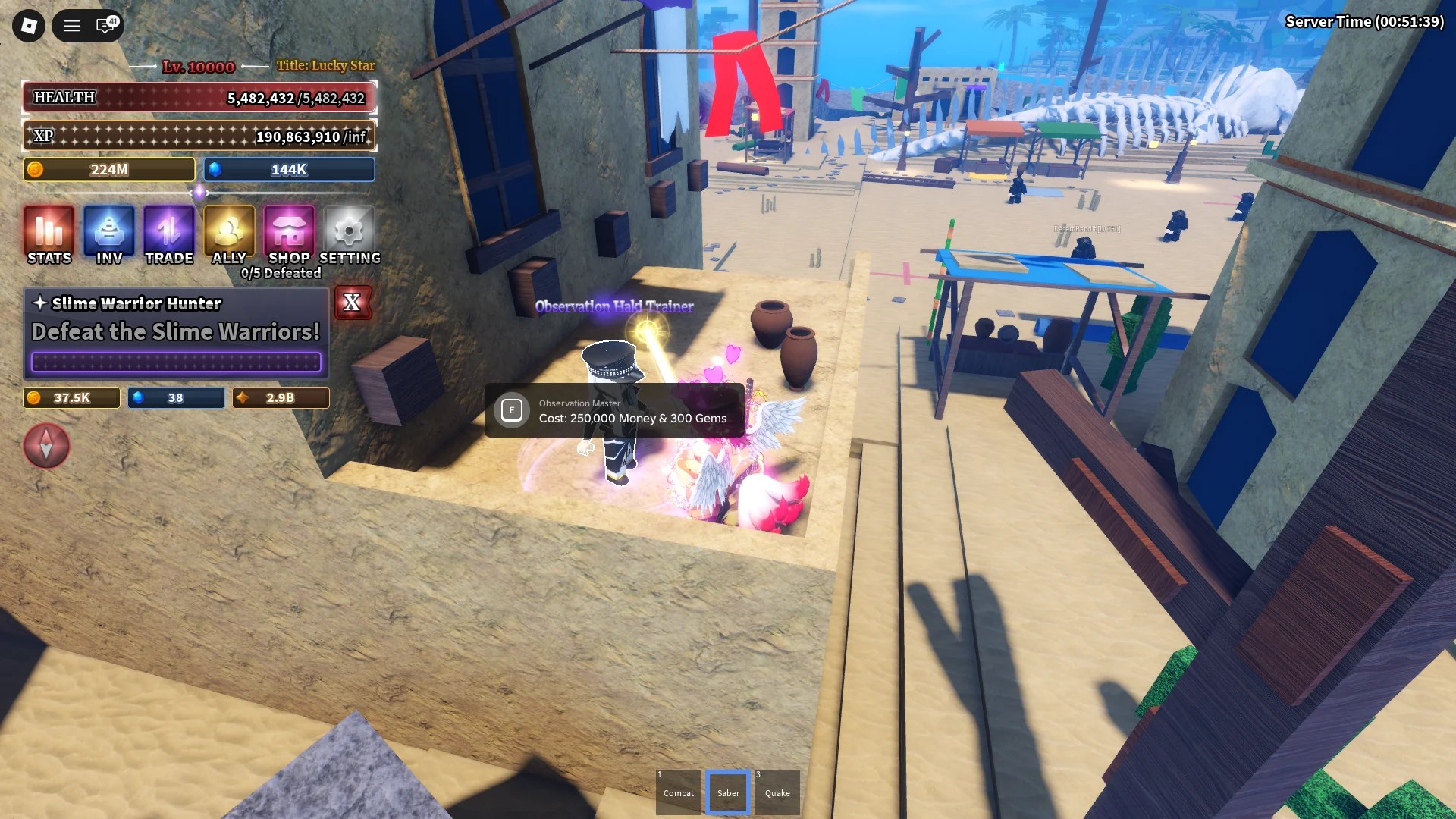Click the Server Time display

click(x=1365, y=22)
